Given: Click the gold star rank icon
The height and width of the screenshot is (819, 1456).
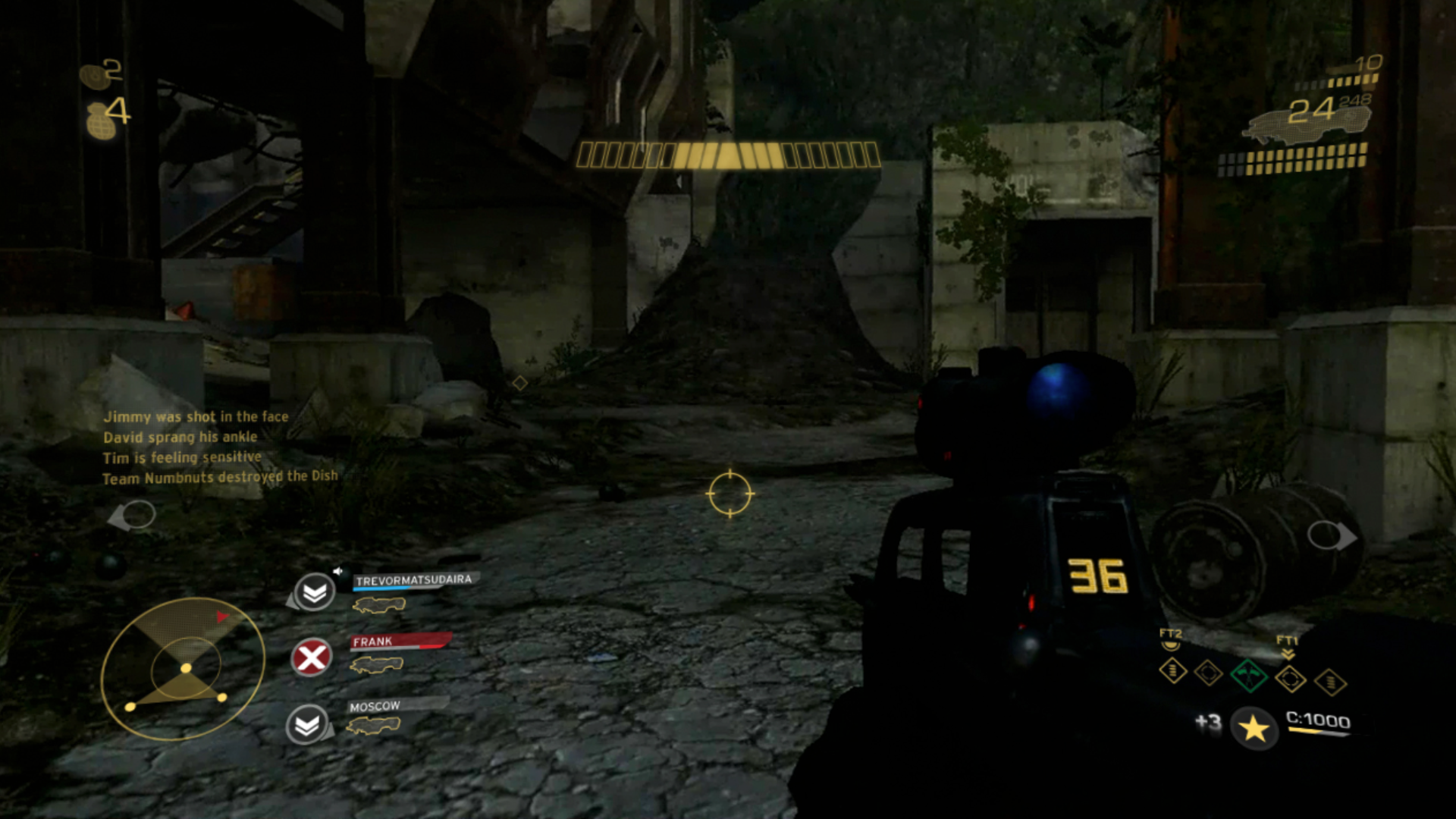Looking at the screenshot, I should point(1254,729).
